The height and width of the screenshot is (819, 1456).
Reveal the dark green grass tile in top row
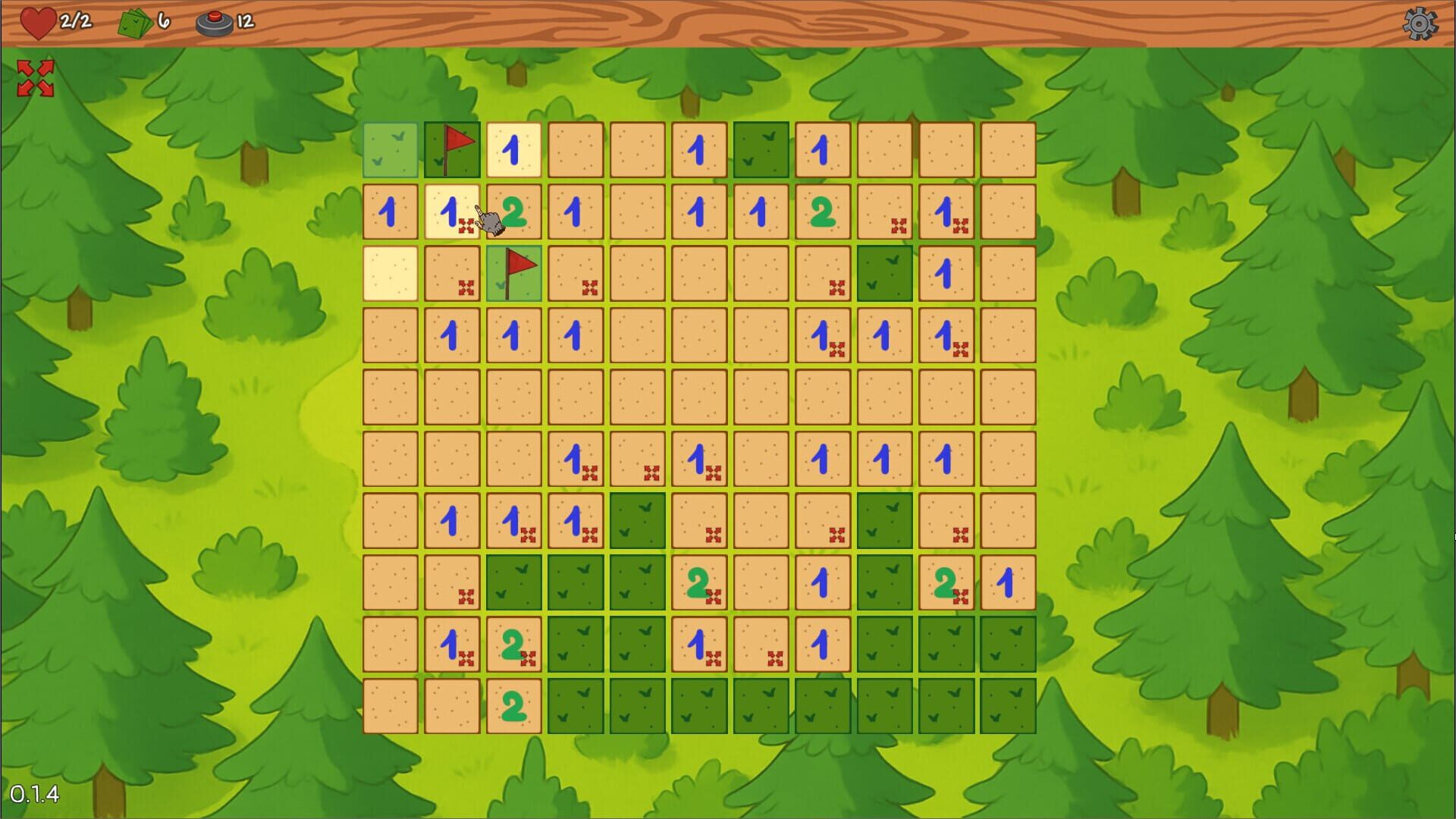760,148
